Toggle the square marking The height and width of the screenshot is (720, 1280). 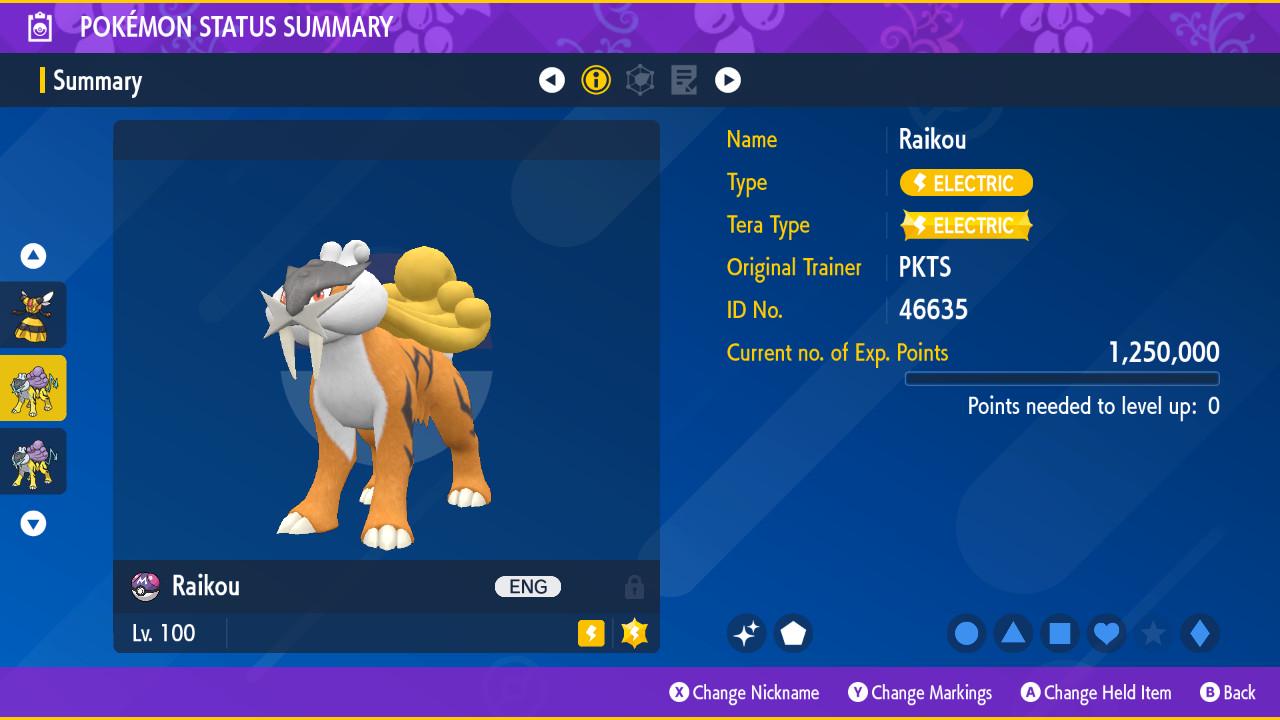pyautogui.click(x=1060, y=633)
